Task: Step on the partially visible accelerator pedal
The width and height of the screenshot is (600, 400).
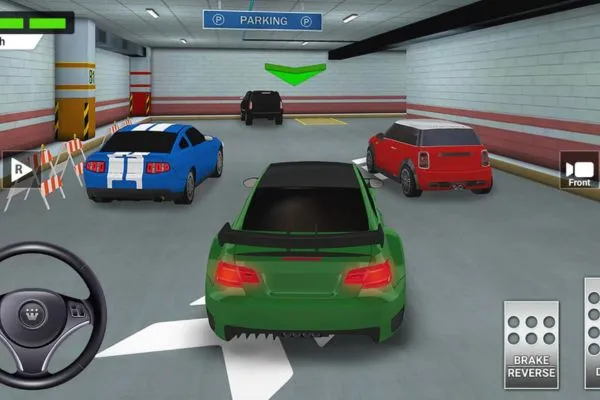Action: (592, 335)
